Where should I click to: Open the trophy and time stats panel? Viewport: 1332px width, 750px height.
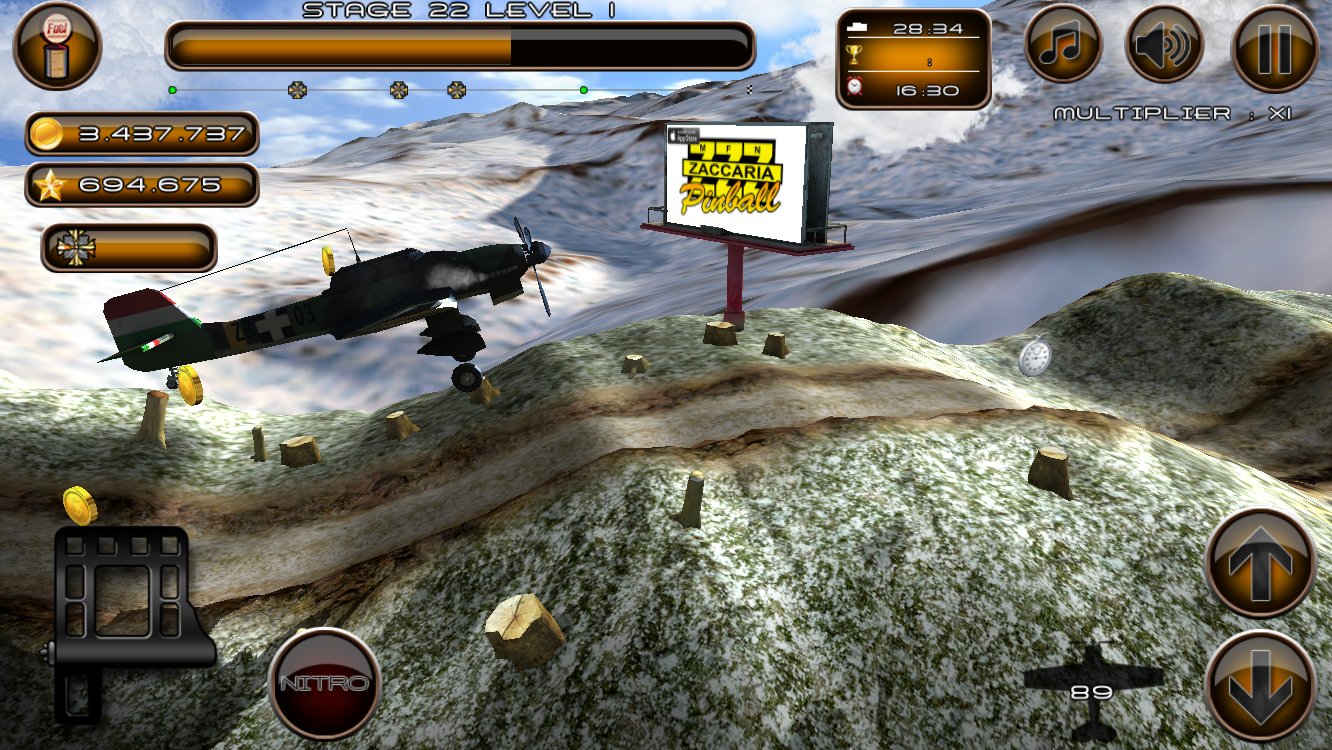910,57
